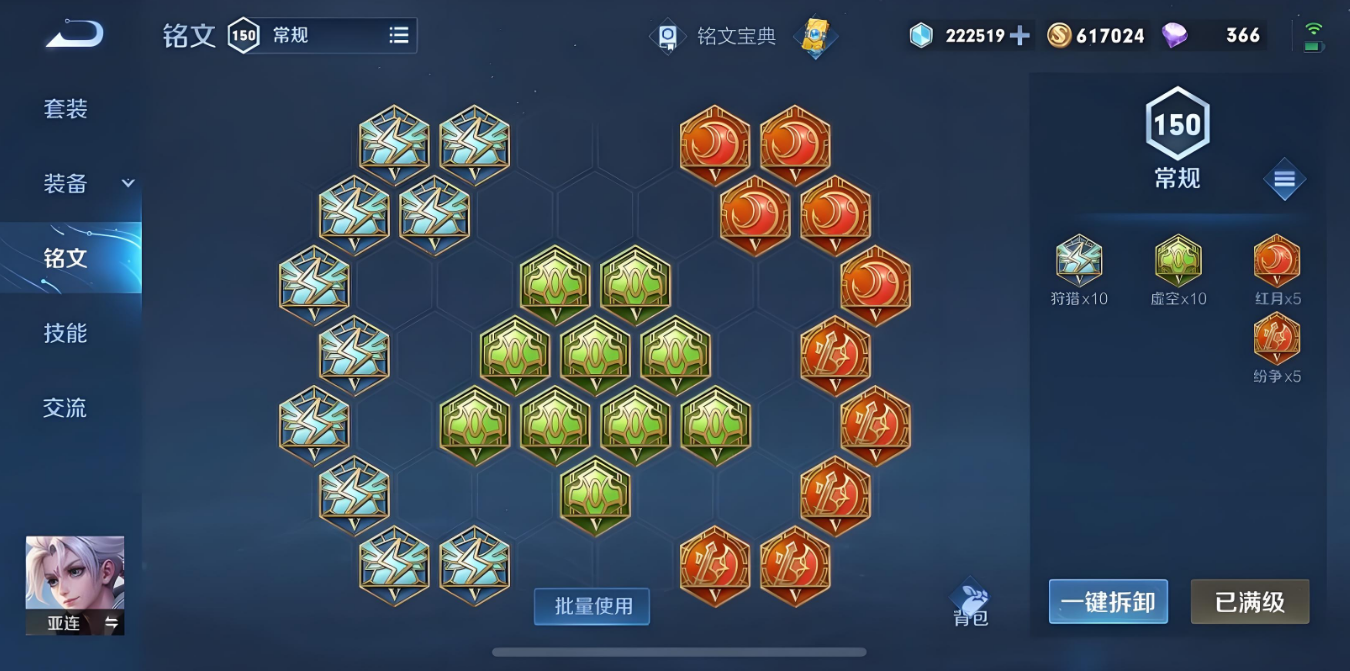
Task: Open the 交流 tab
Action: 66,408
